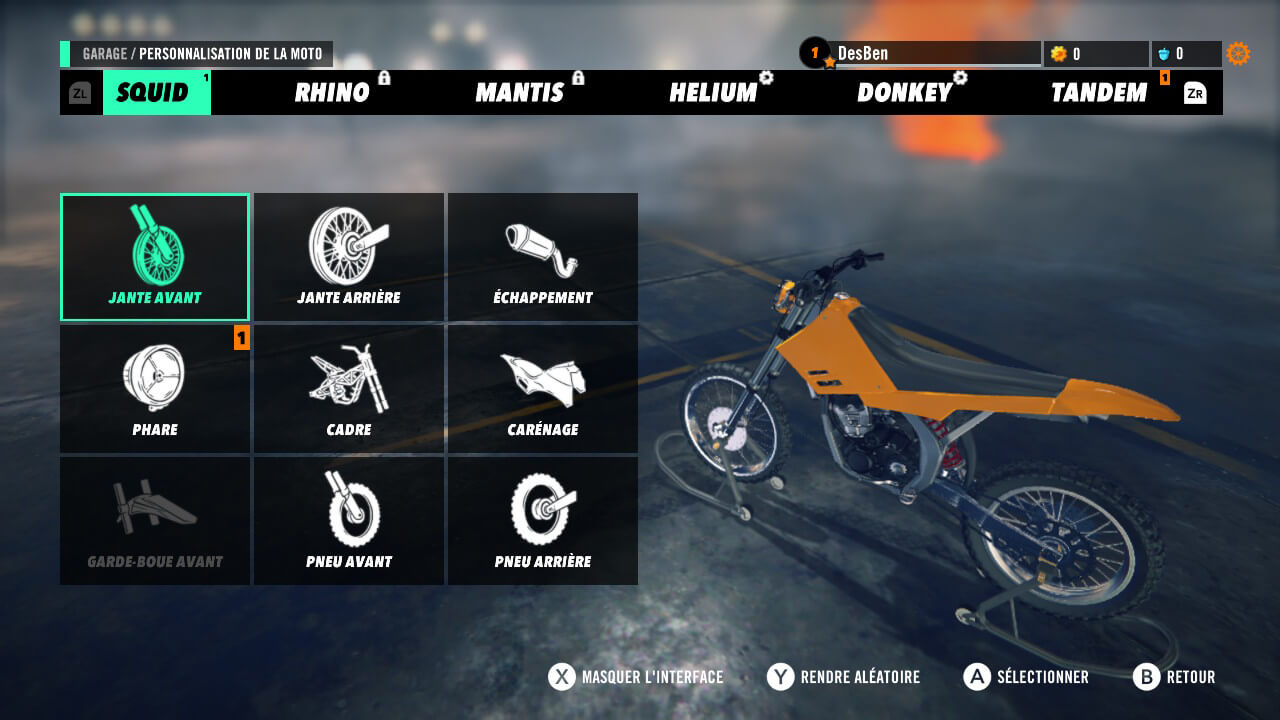The width and height of the screenshot is (1280, 720).
Task: Switch to the Mantis bike tab
Action: tap(520, 93)
